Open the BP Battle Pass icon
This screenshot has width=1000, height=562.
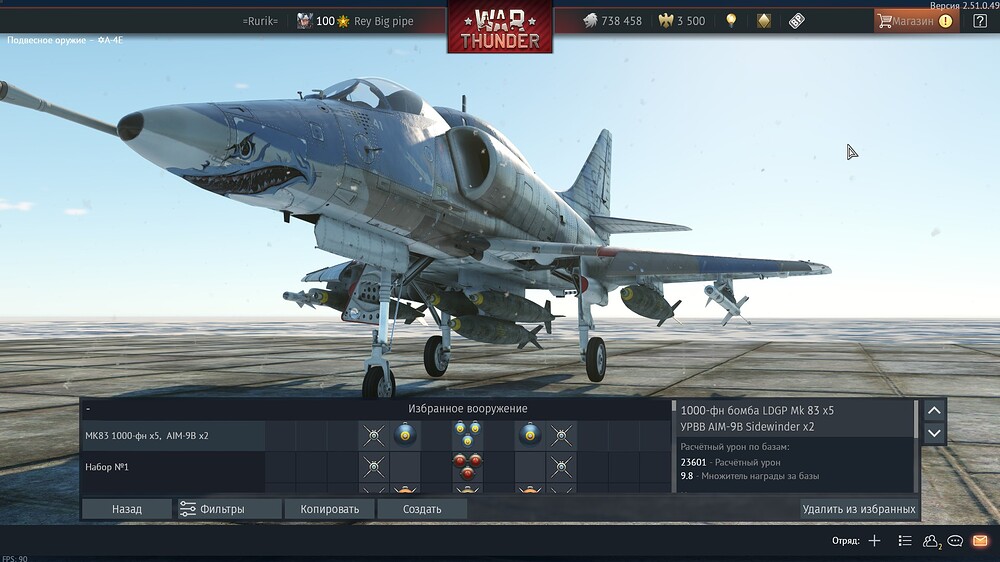click(797, 21)
